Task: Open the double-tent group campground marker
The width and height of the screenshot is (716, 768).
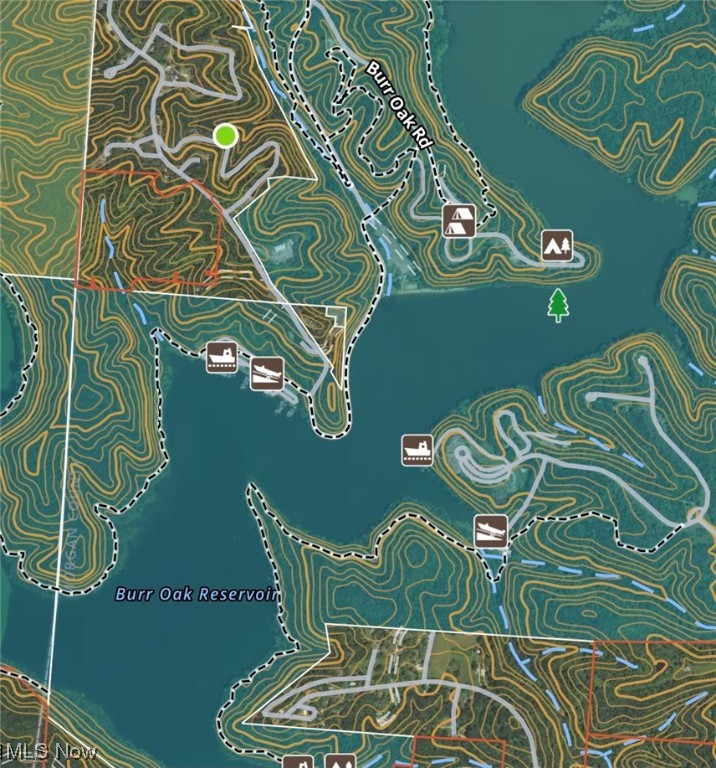Action: [459, 220]
